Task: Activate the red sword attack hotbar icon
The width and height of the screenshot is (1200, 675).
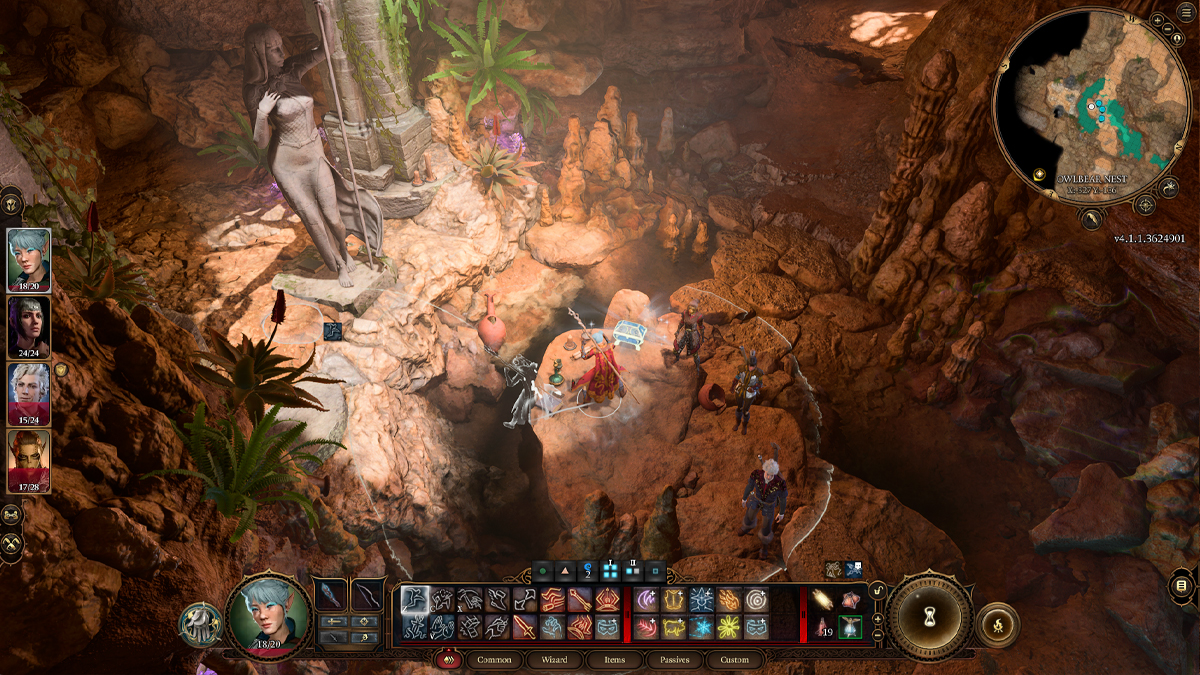Action: pyautogui.click(x=526, y=627)
